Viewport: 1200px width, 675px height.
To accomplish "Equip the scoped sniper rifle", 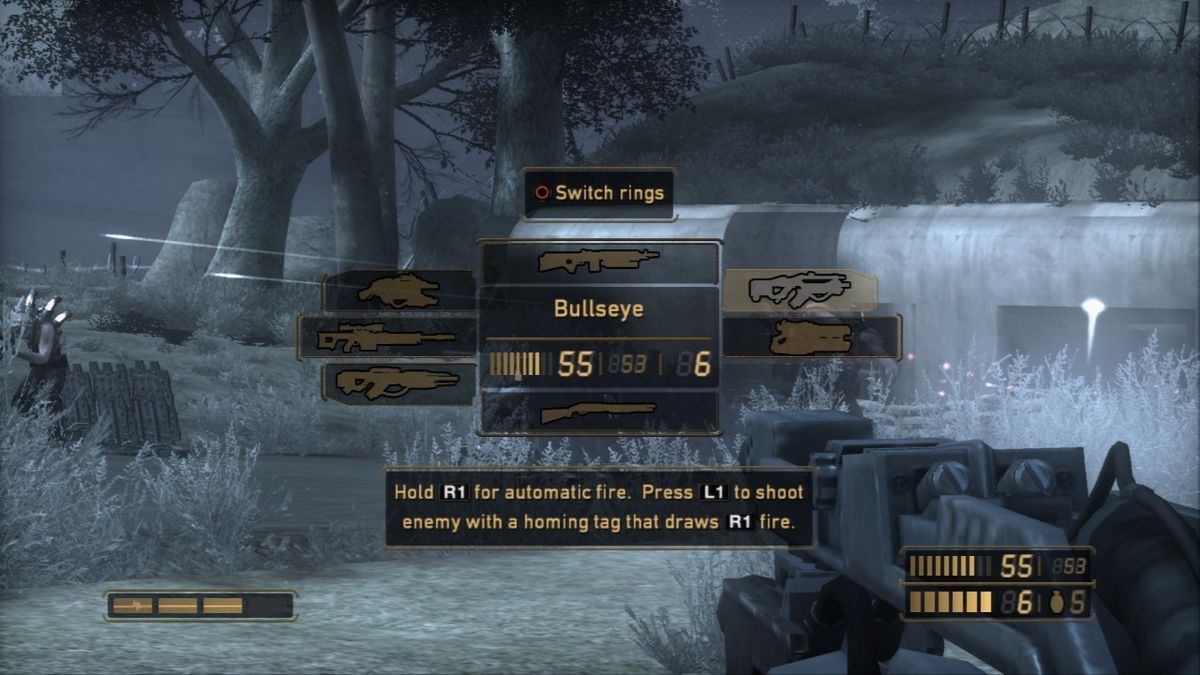I will click(x=386, y=338).
